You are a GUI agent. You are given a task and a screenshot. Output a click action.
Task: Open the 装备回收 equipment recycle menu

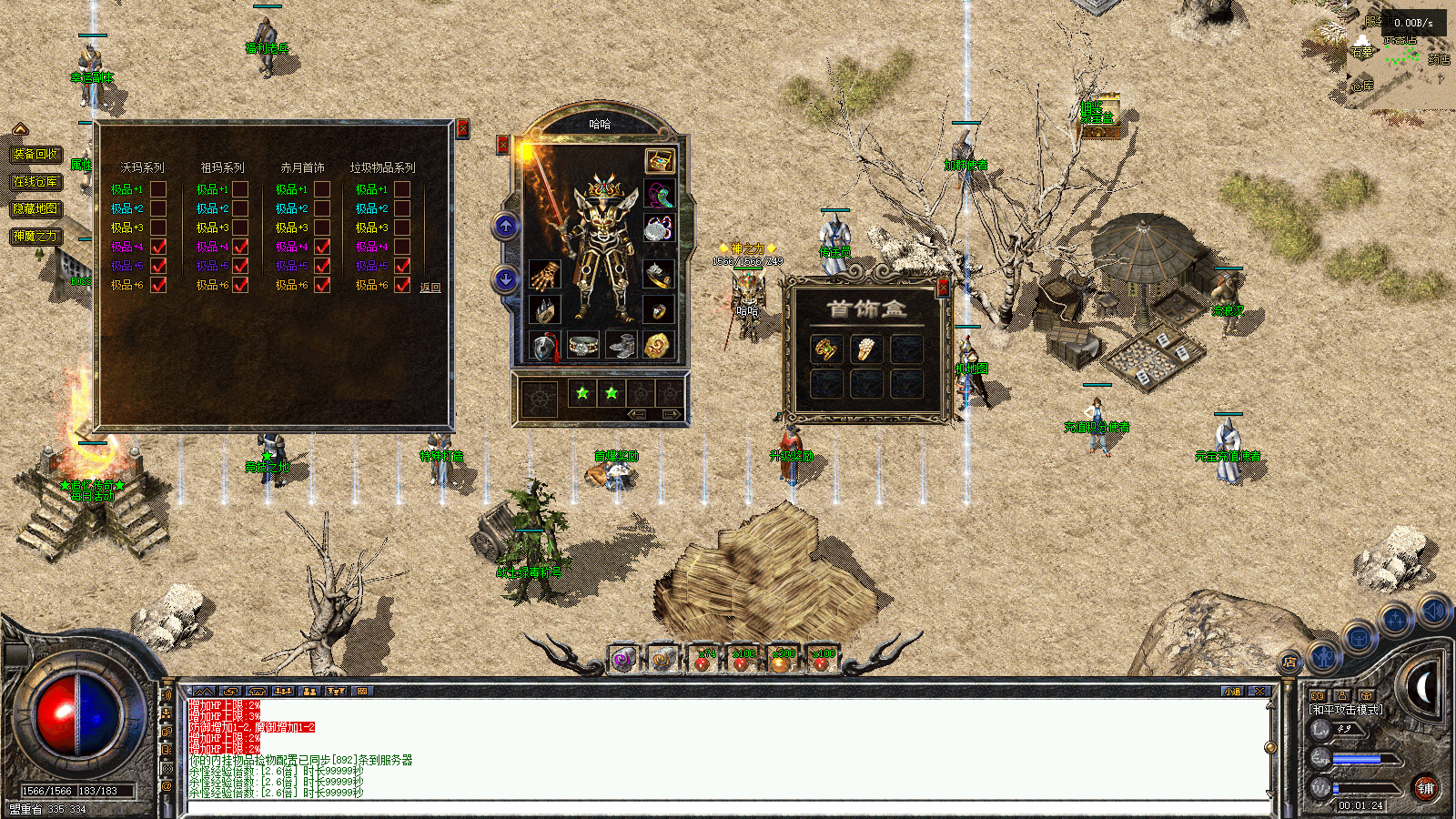(x=36, y=154)
